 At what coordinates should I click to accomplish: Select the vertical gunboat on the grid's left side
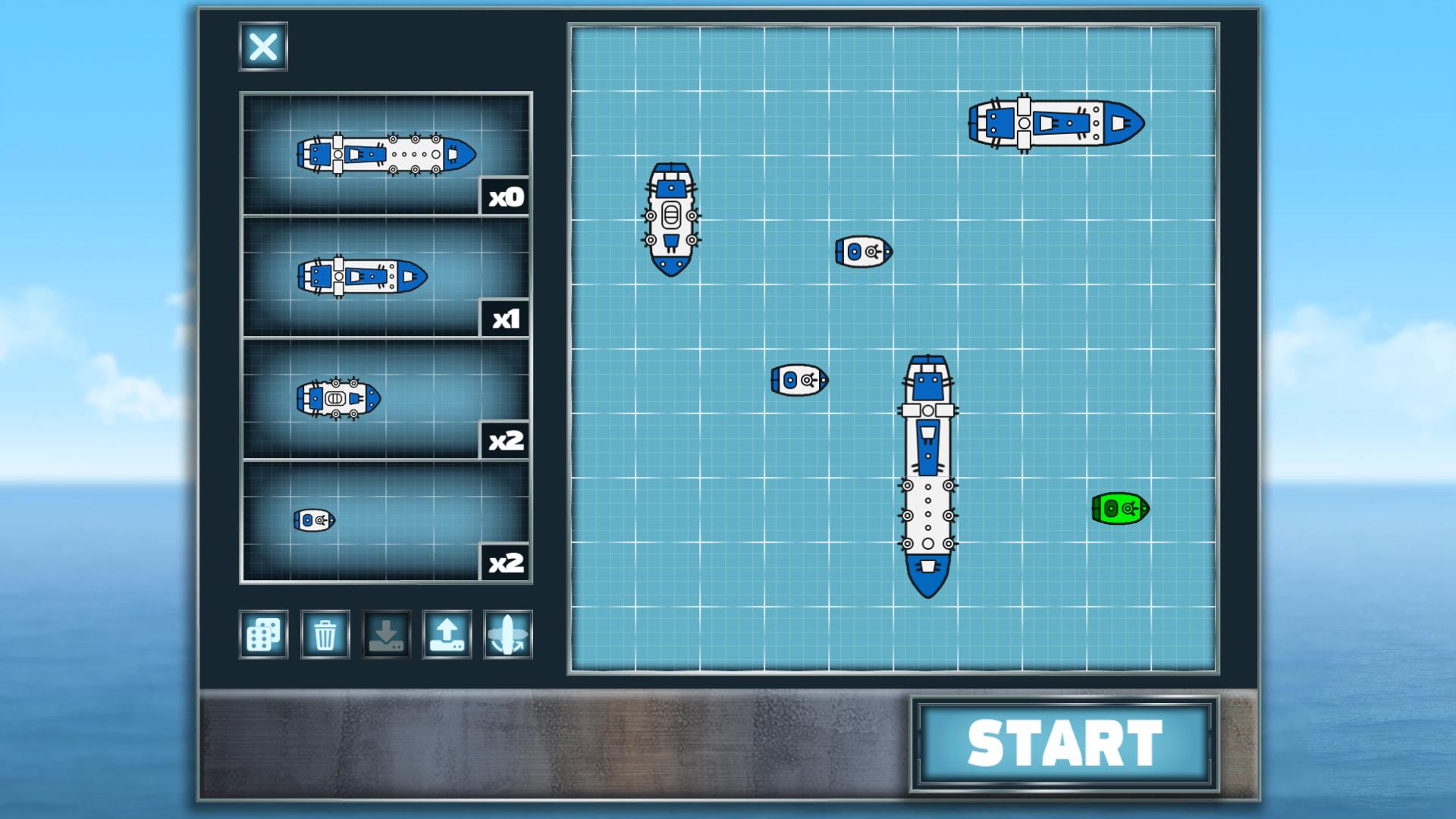pos(670,216)
